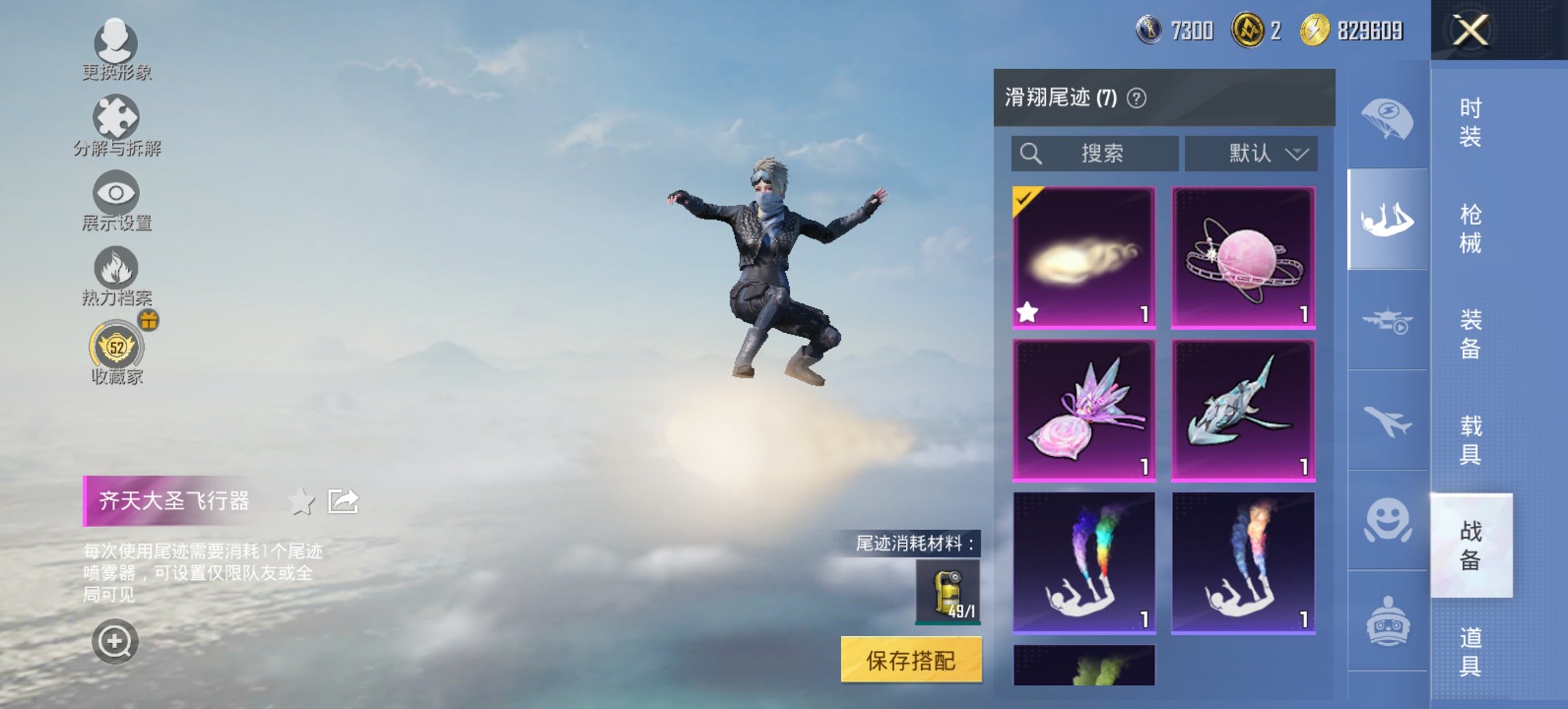Favorite 齐天大圣飞行器 with the star toggle
Screen dimensions: 1568x709
coord(301,500)
